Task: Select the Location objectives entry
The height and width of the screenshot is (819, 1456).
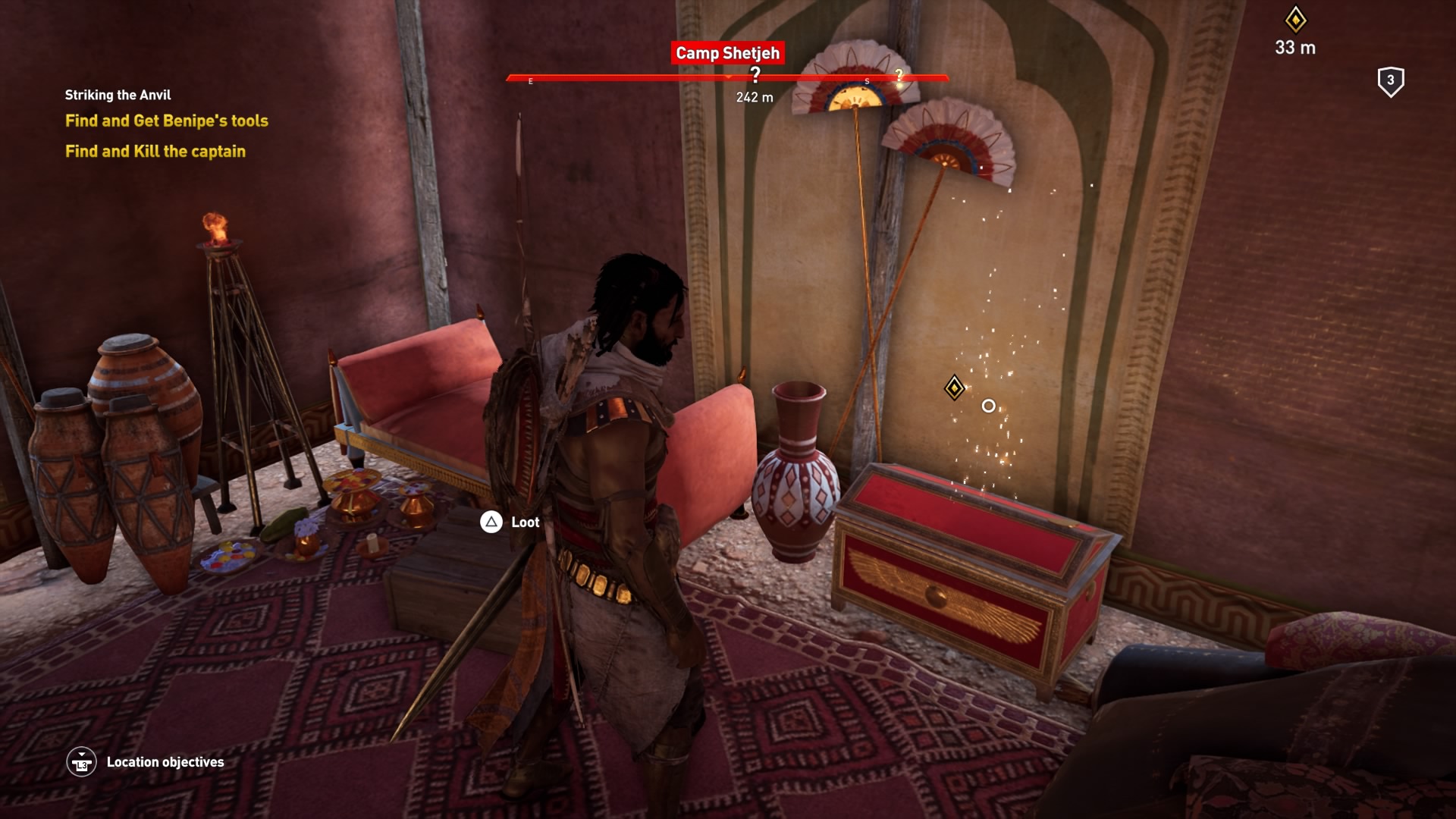Action: (x=165, y=762)
